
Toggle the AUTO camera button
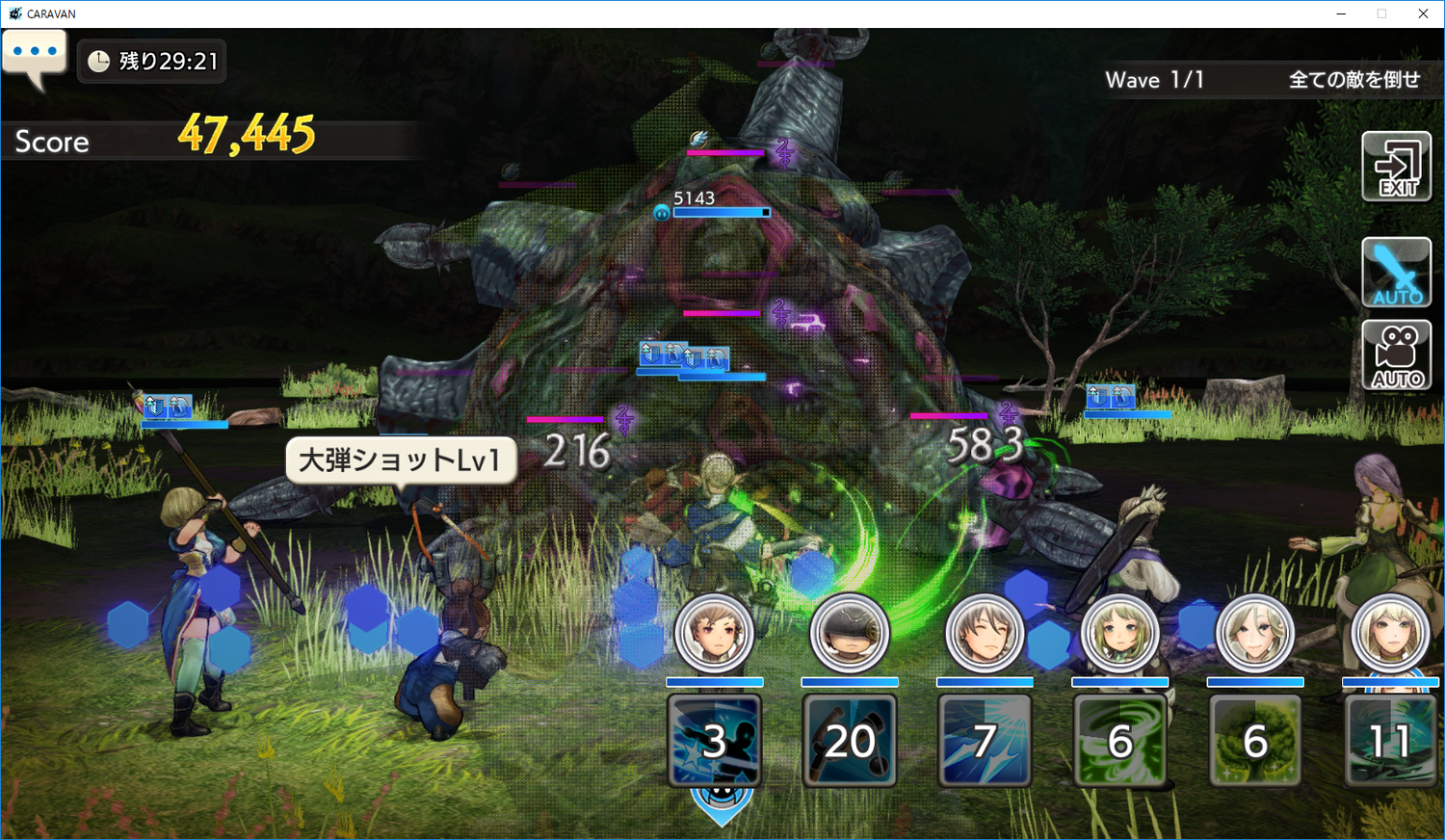click(1396, 355)
